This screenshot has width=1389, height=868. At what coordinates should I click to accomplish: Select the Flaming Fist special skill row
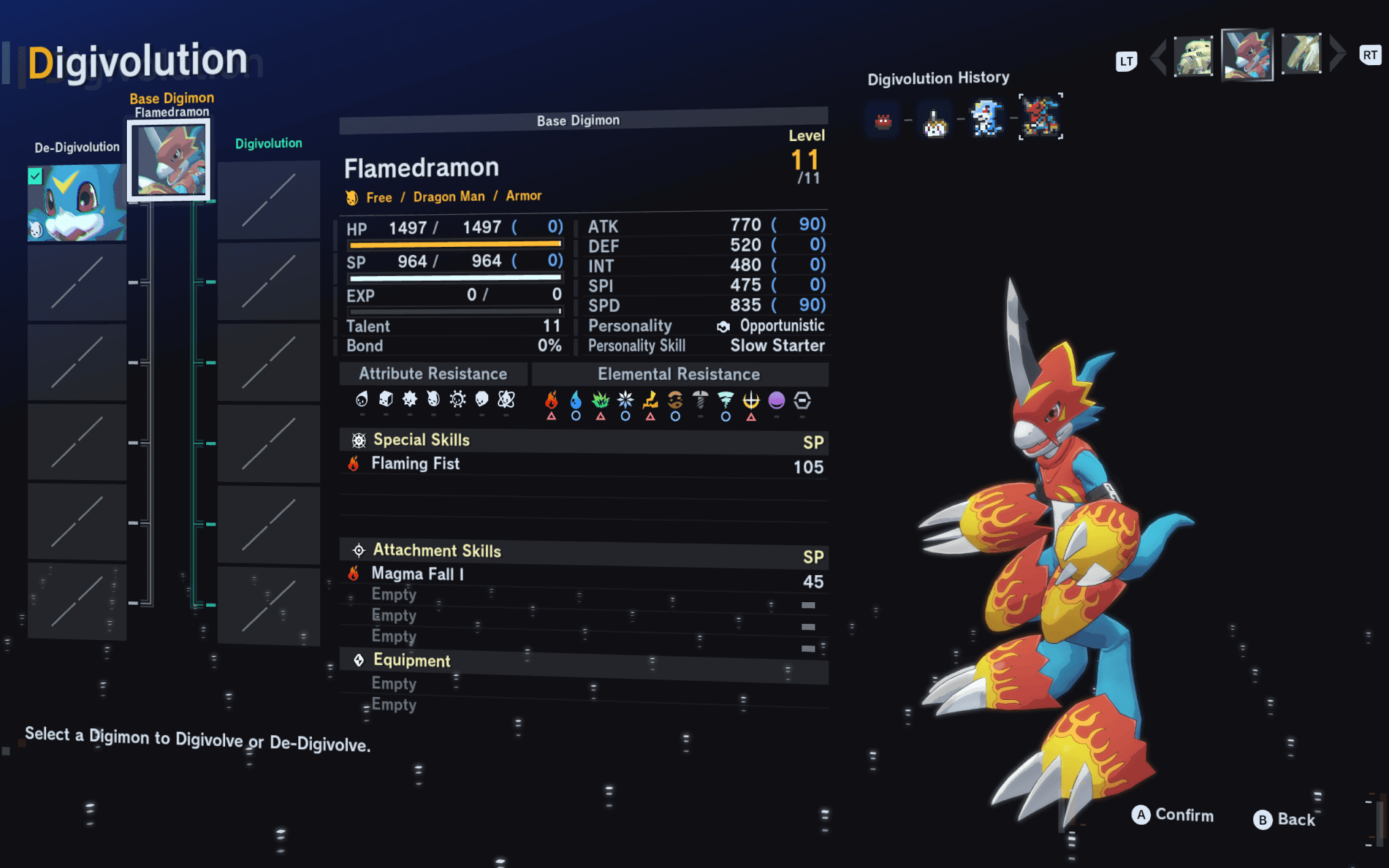point(583,465)
